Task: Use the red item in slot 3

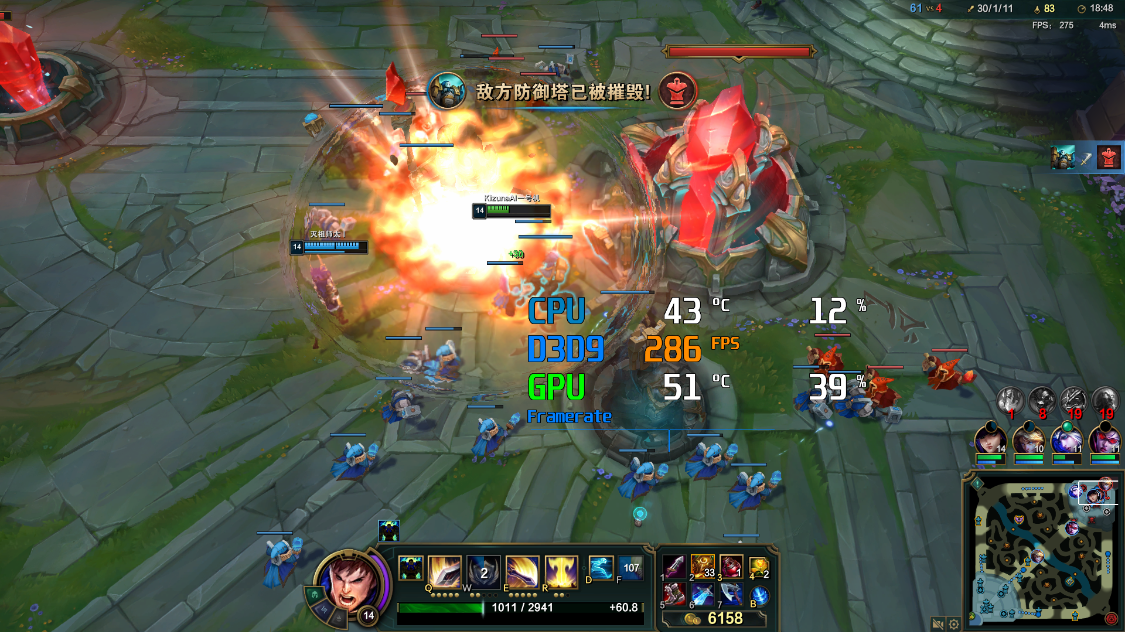Action: coord(732,567)
